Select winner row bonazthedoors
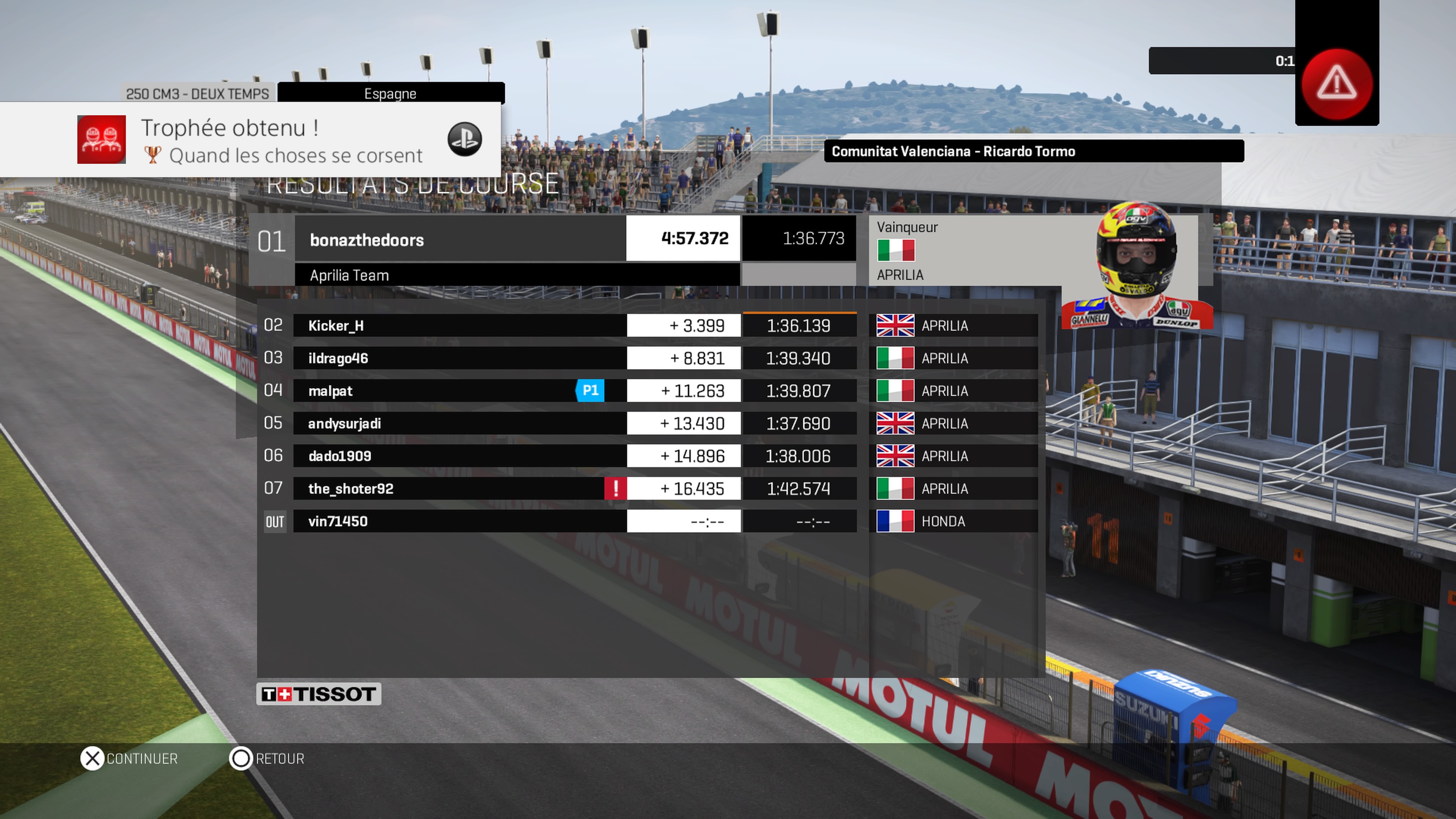 (459, 240)
